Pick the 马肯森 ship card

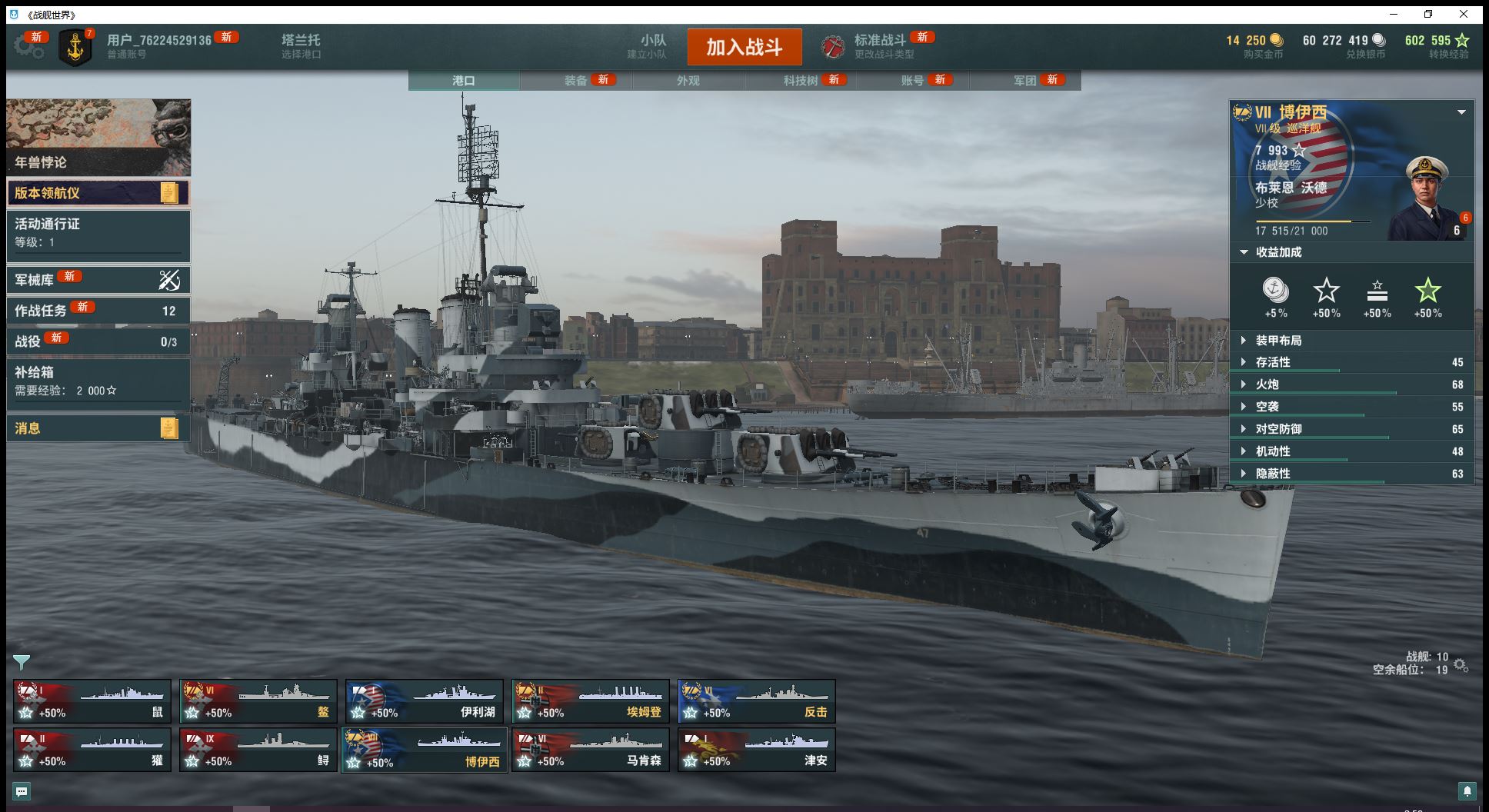[591, 750]
